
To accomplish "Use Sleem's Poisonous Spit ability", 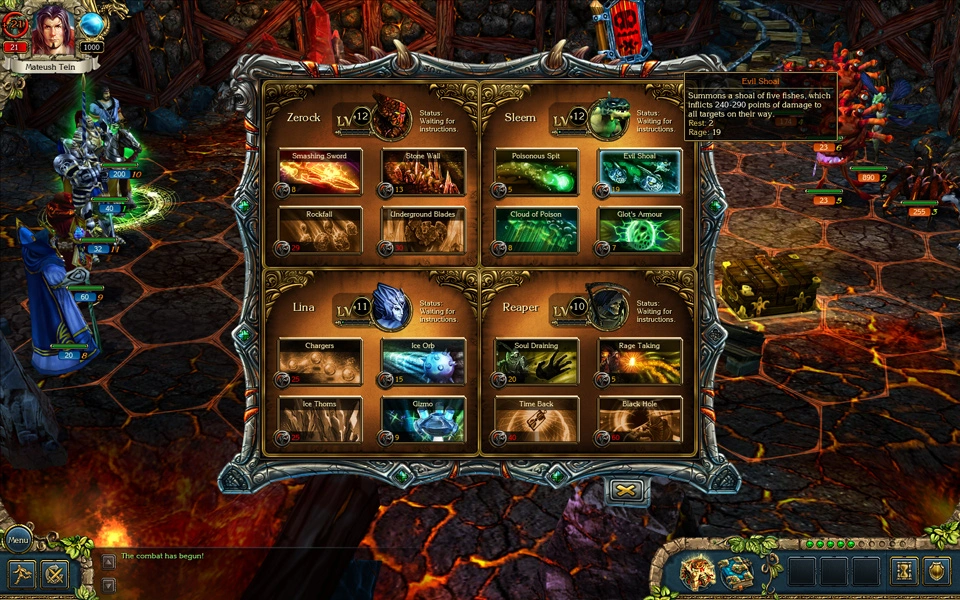I will click(537, 172).
